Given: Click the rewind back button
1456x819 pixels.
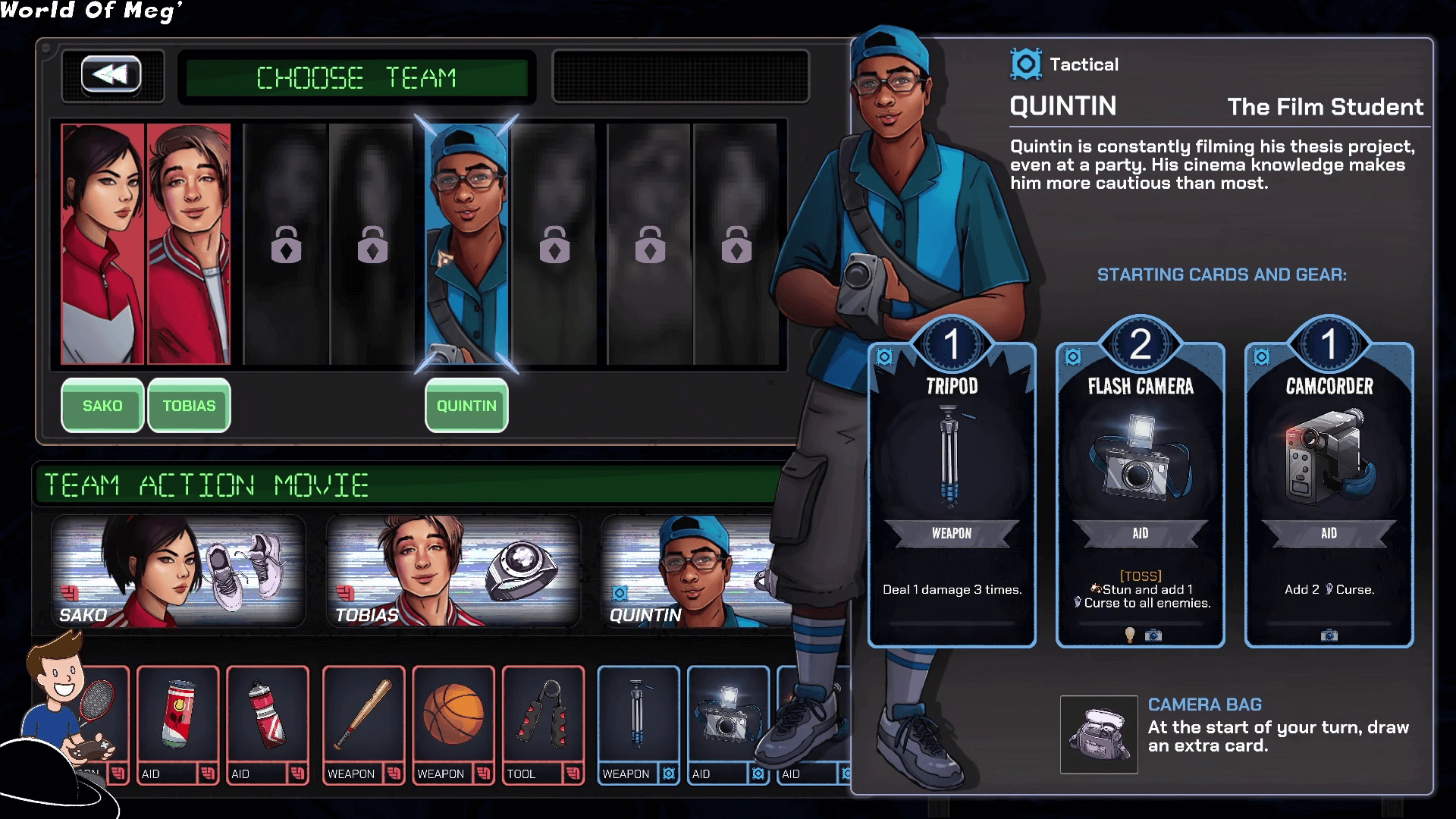Looking at the screenshot, I should point(111,74).
